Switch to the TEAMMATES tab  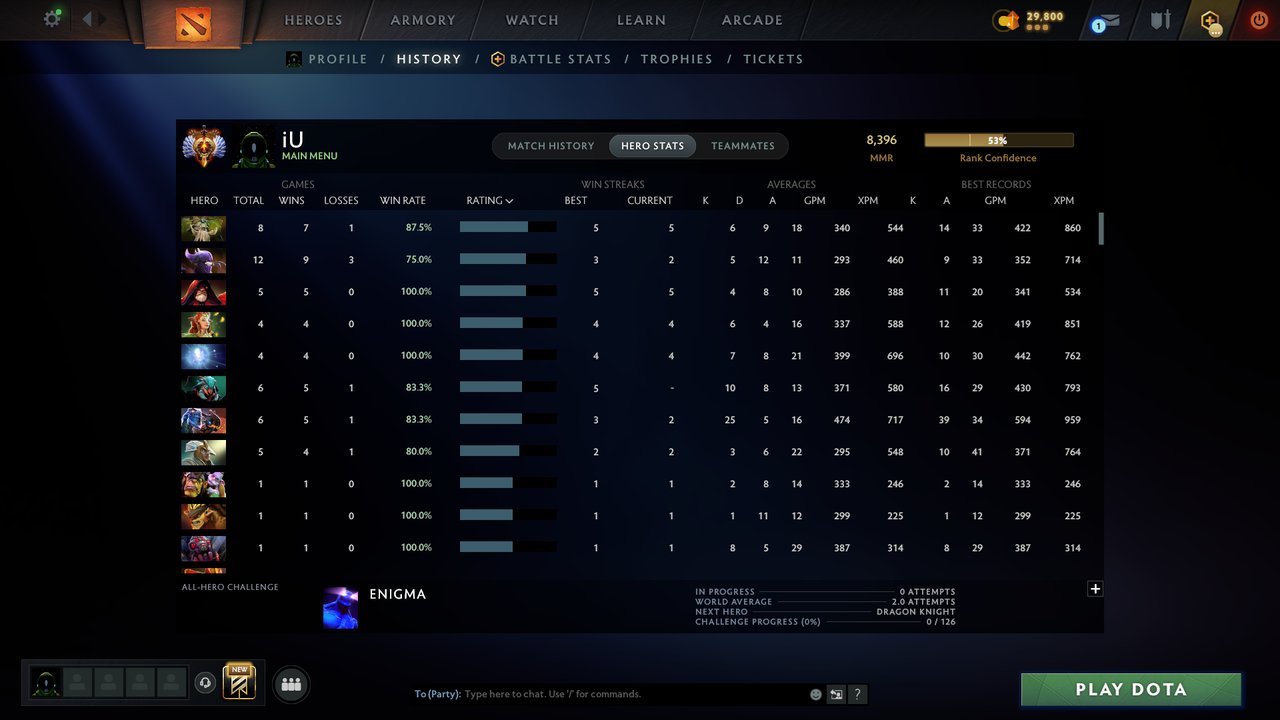point(743,145)
